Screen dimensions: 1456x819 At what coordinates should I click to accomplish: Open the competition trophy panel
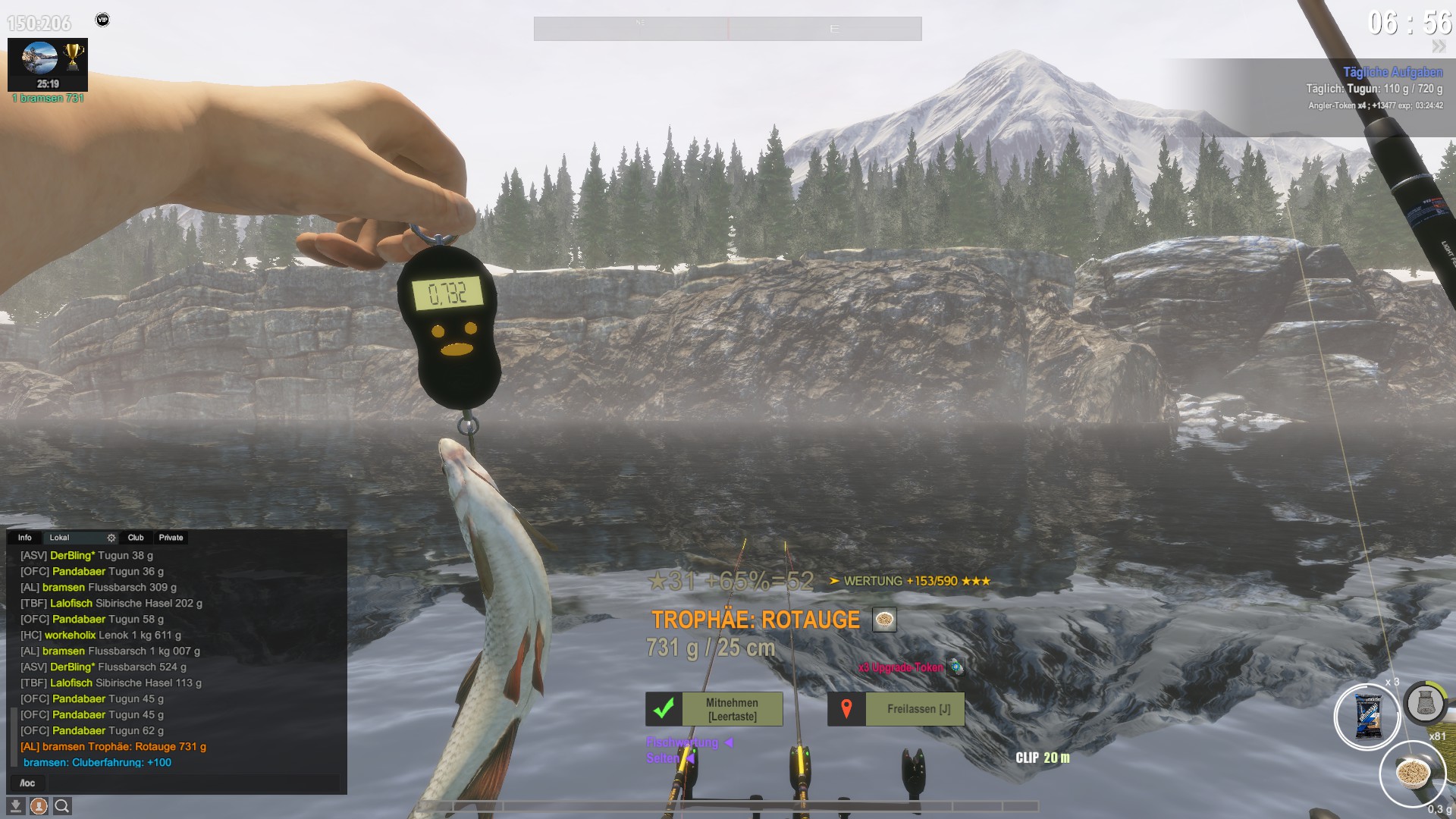pyautogui.click(x=48, y=64)
